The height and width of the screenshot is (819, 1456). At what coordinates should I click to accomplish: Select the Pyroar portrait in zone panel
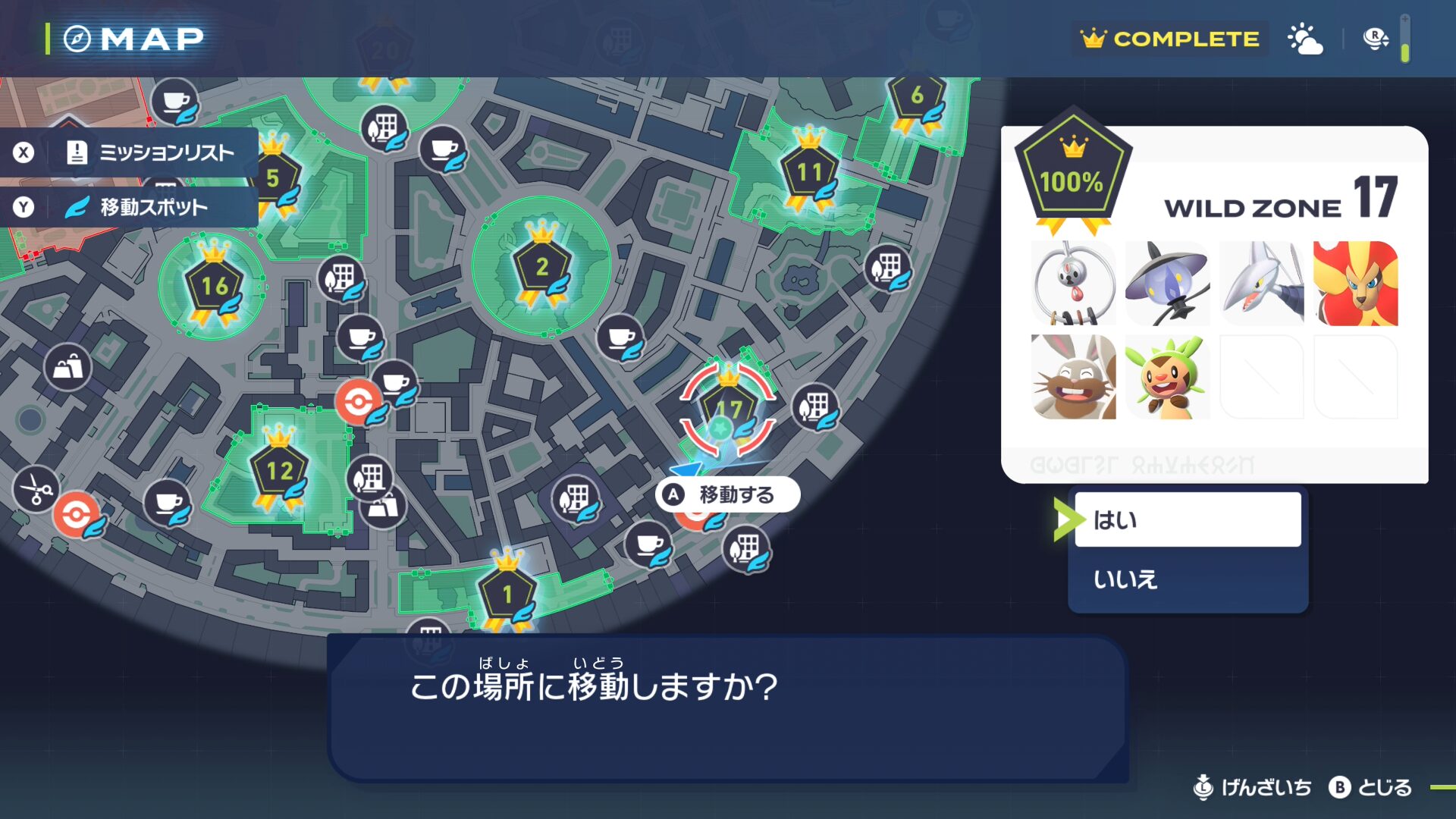pyautogui.click(x=1355, y=284)
